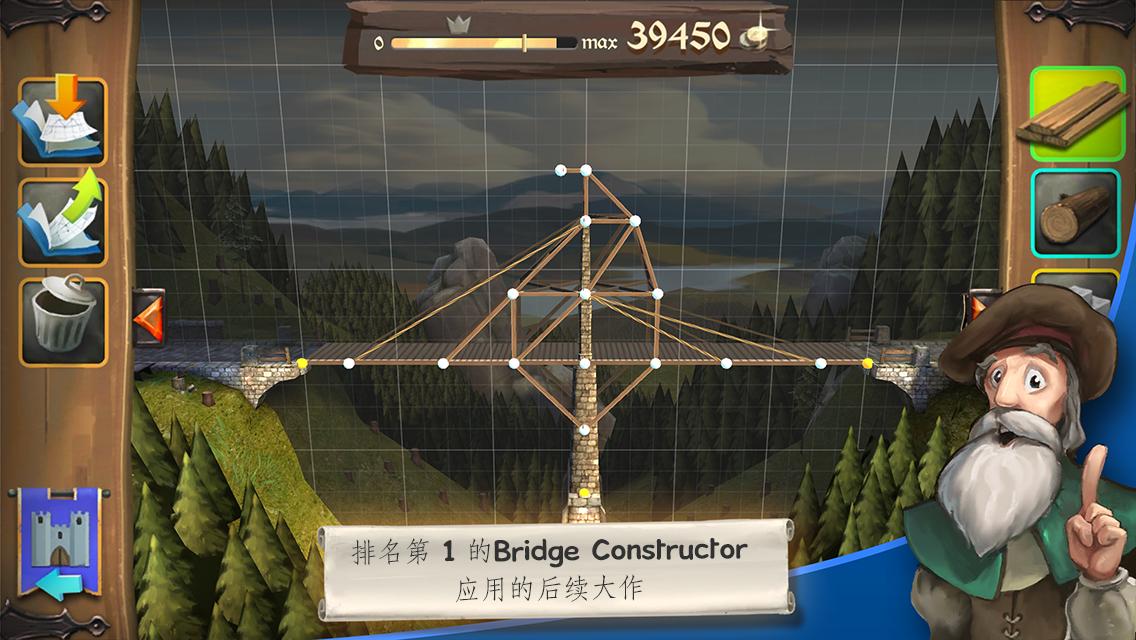Open the trash can to clear the bridge
Viewport: 1136px width, 640px height.
[x=62, y=321]
